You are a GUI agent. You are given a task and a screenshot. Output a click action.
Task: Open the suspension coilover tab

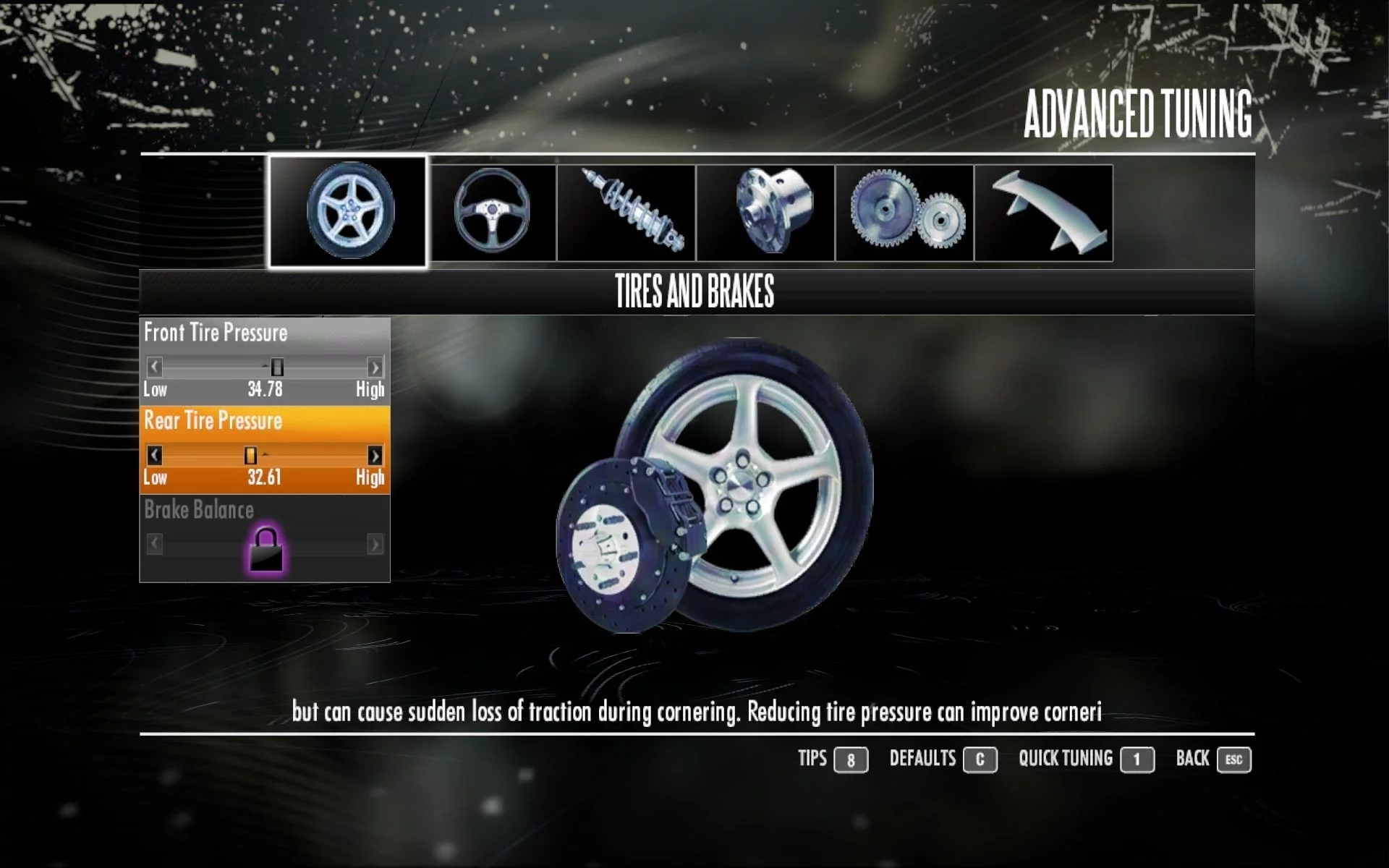[x=626, y=213]
